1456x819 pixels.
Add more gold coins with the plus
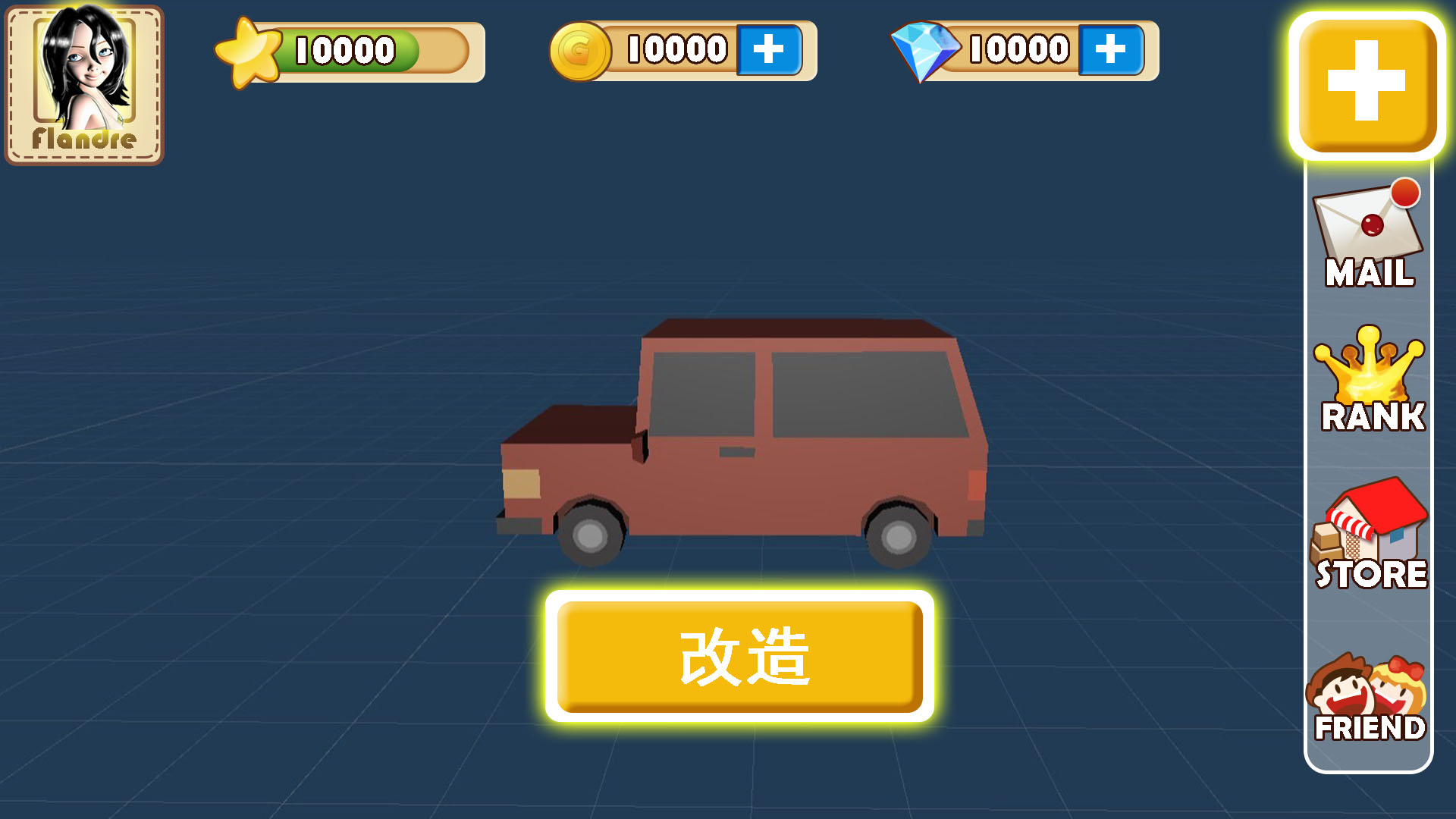click(768, 49)
